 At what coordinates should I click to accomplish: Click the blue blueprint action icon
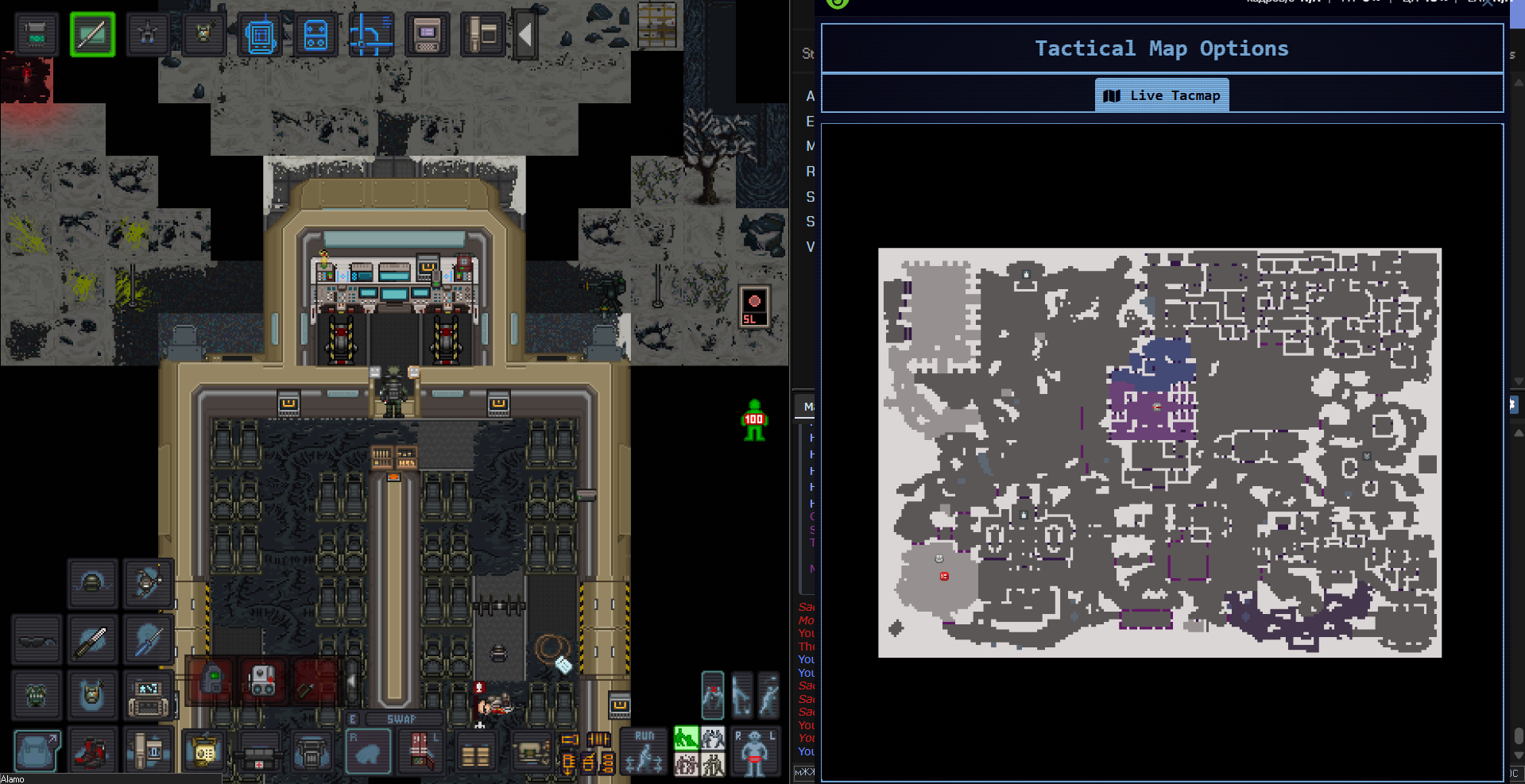coord(260,34)
